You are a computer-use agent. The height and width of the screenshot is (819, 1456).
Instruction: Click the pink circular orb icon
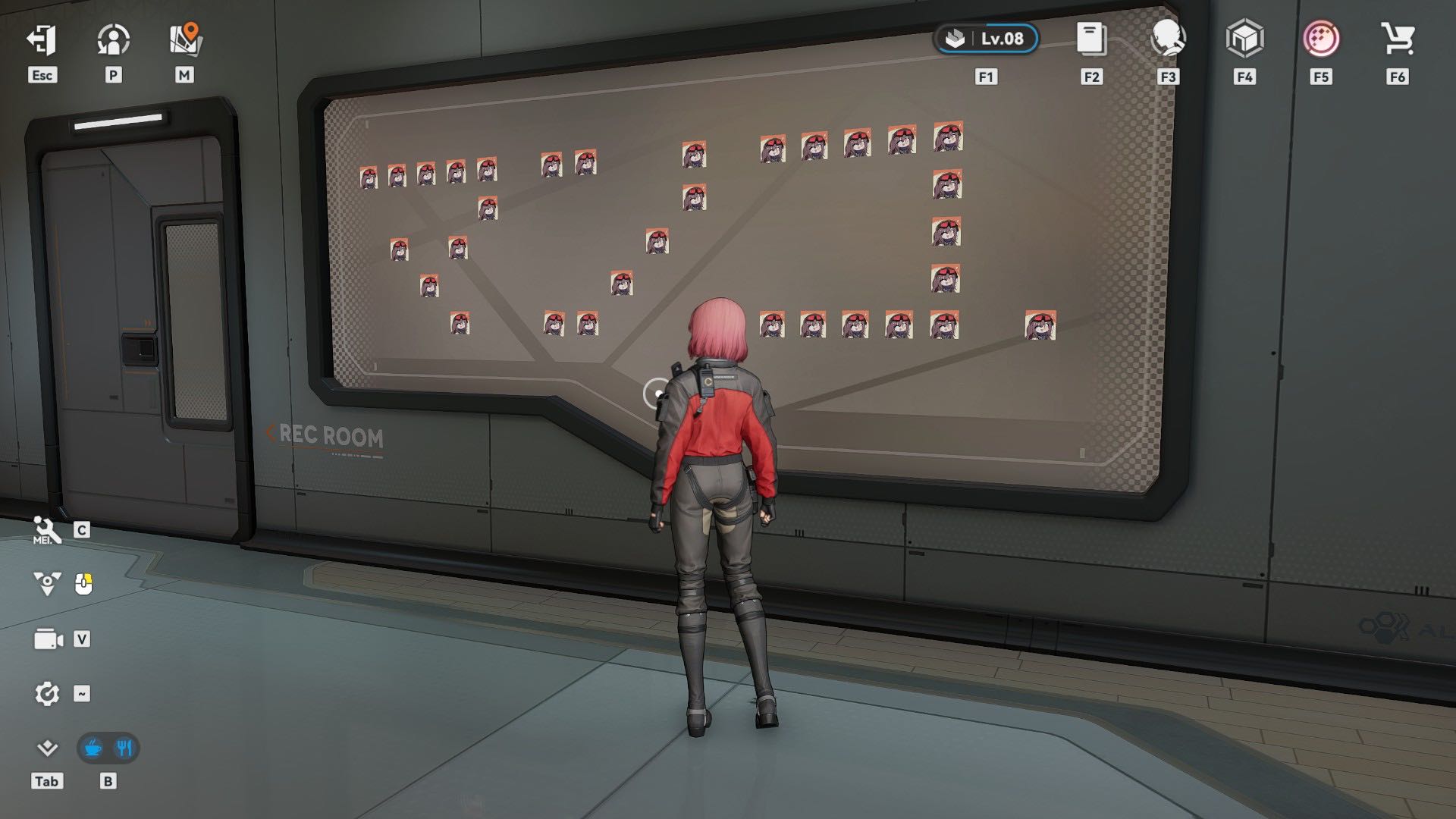coord(1320,39)
